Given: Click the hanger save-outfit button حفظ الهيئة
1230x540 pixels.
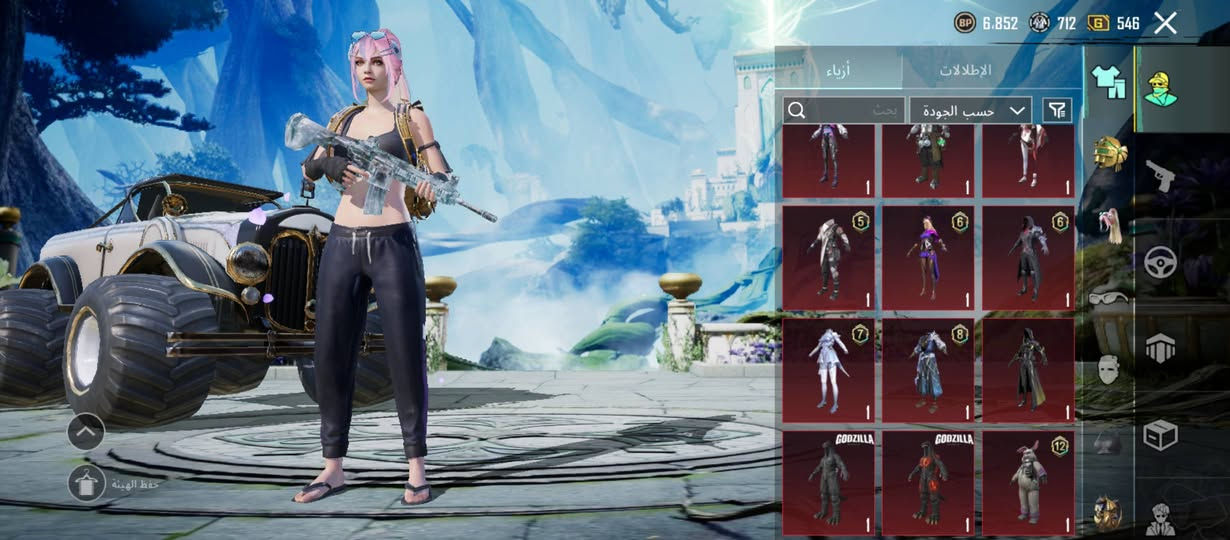Looking at the screenshot, I should (x=87, y=484).
